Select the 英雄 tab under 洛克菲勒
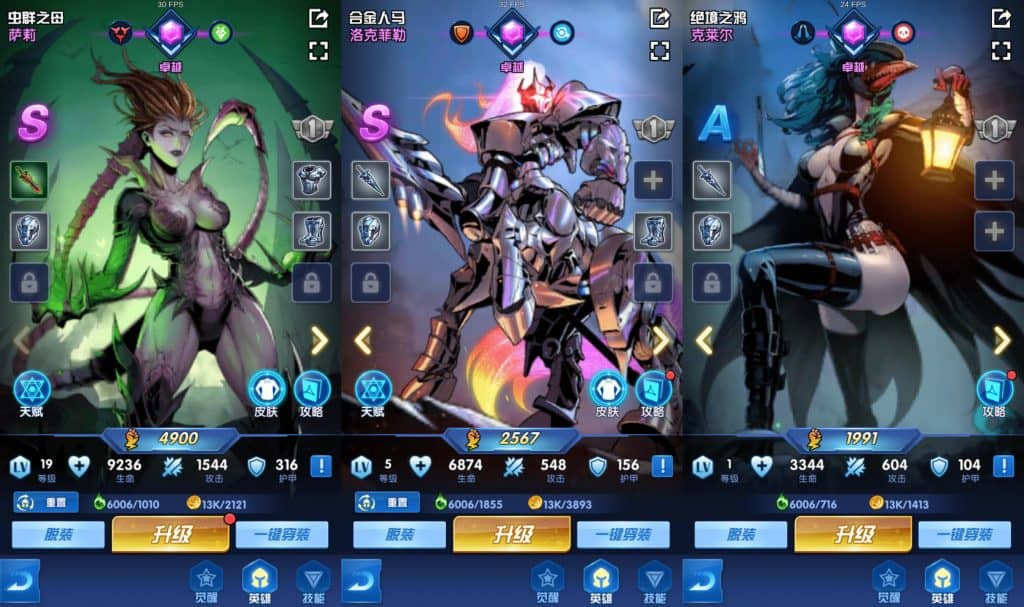This screenshot has width=1024, height=607. [x=600, y=580]
